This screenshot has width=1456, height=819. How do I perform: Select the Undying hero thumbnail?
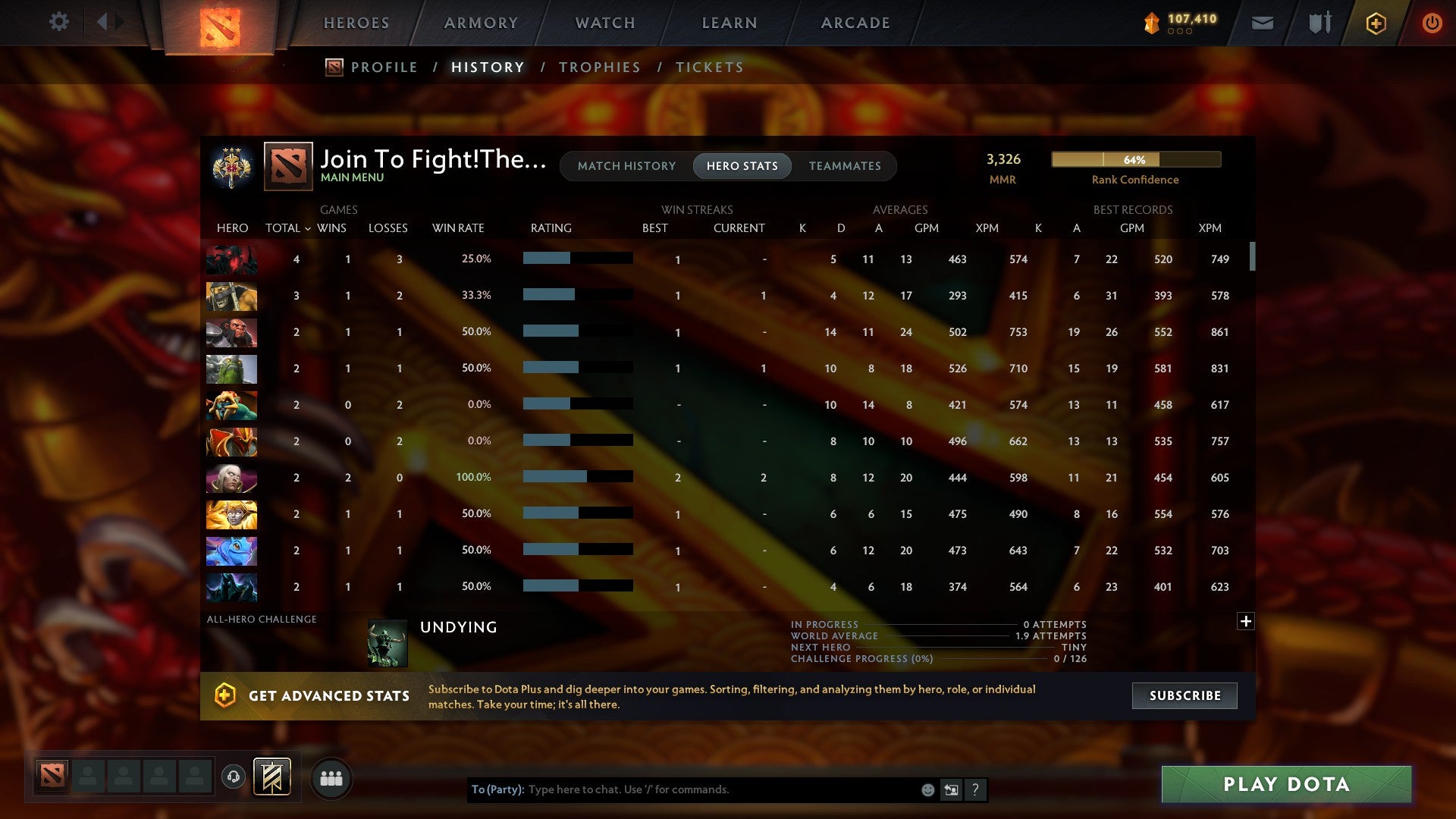pyautogui.click(x=387, y=643)
